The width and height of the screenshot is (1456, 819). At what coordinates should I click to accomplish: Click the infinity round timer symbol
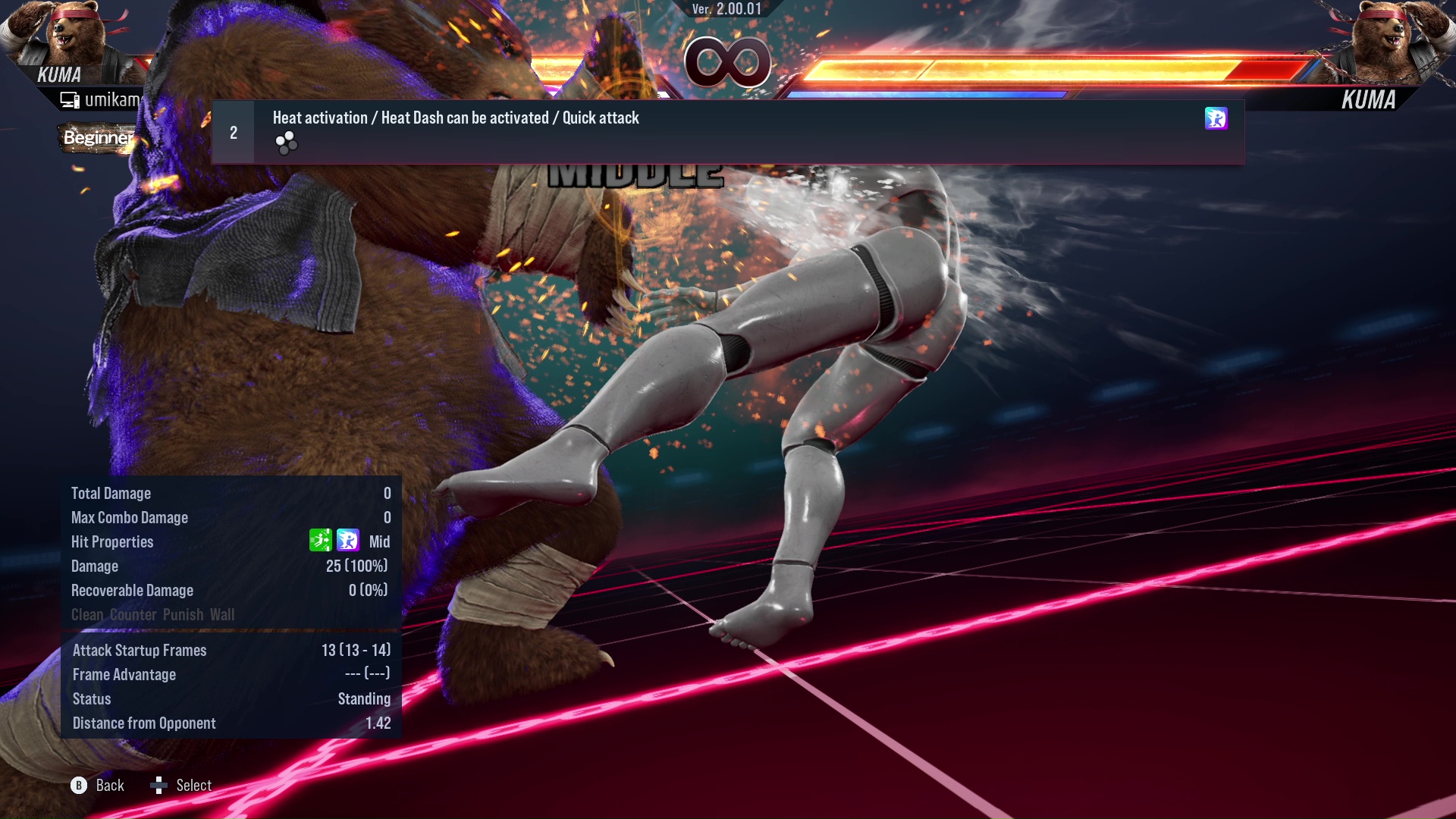pyautogui.click(x=728, y=64)
